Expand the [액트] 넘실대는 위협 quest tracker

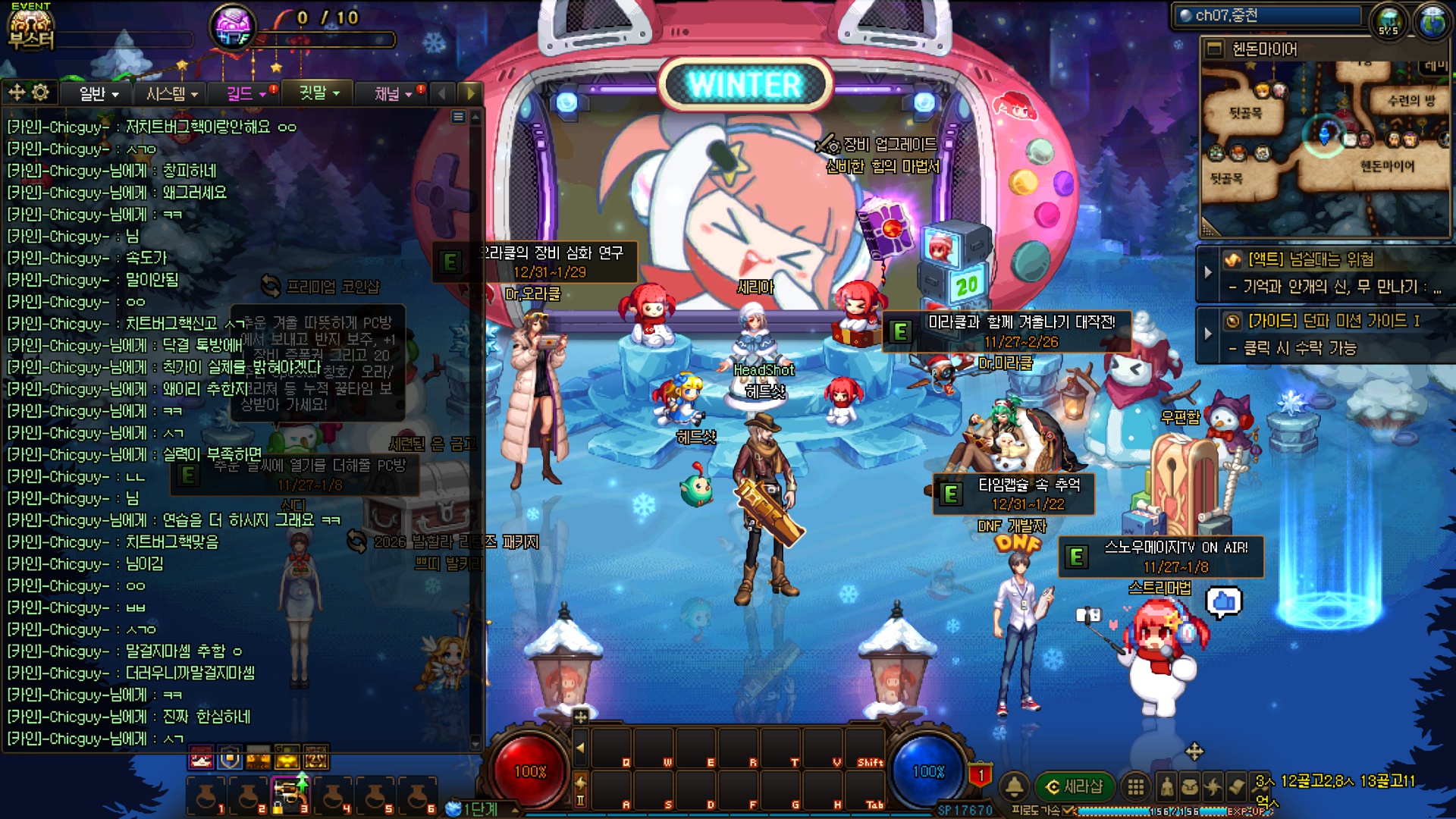1208,271
